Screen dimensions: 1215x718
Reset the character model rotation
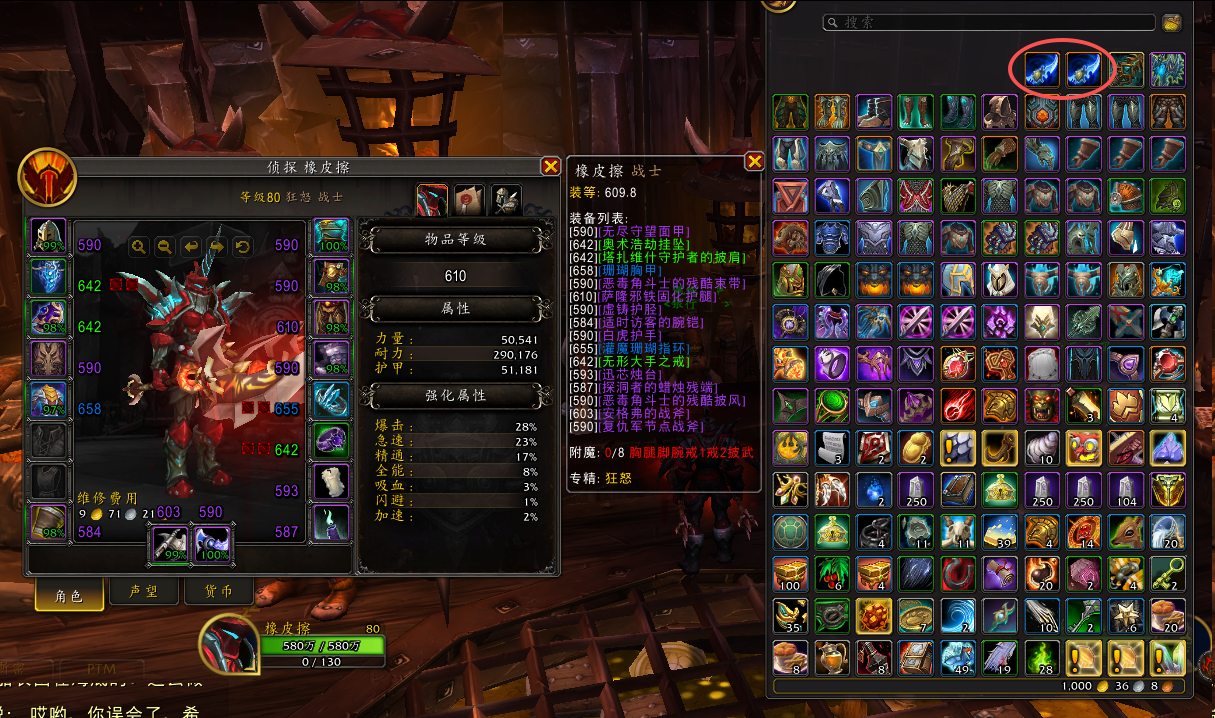242,246
